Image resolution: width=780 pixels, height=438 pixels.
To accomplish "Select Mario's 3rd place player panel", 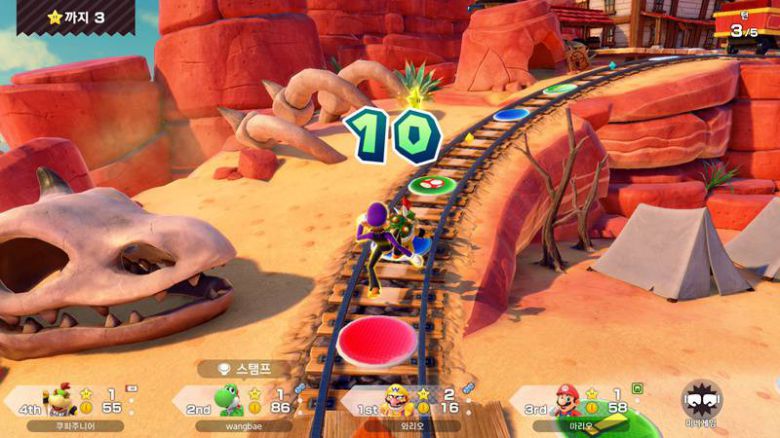I will pos(580,403).
